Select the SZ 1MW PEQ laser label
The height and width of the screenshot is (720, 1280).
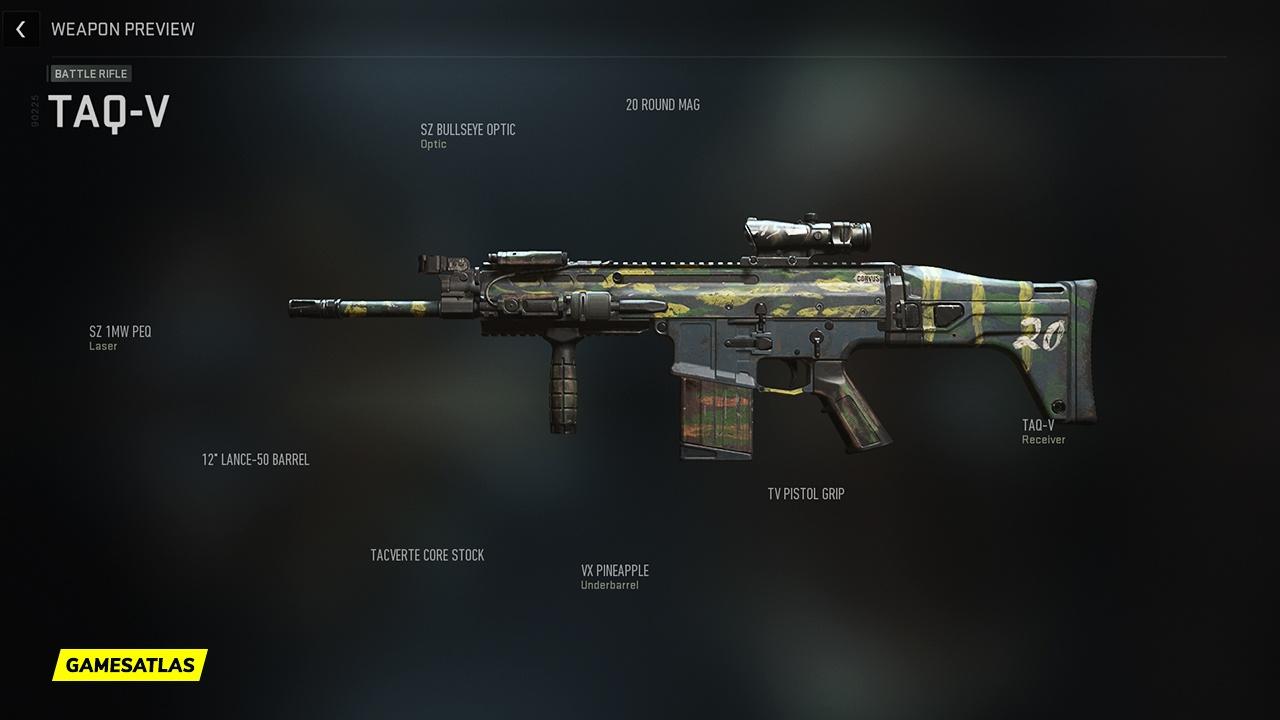pyautogui.click(x=120, y=332)
